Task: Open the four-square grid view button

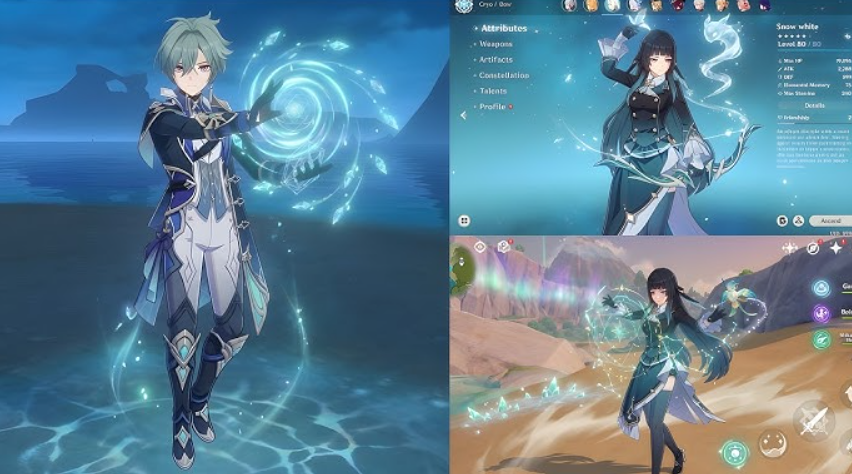Action: pos(465,220)
